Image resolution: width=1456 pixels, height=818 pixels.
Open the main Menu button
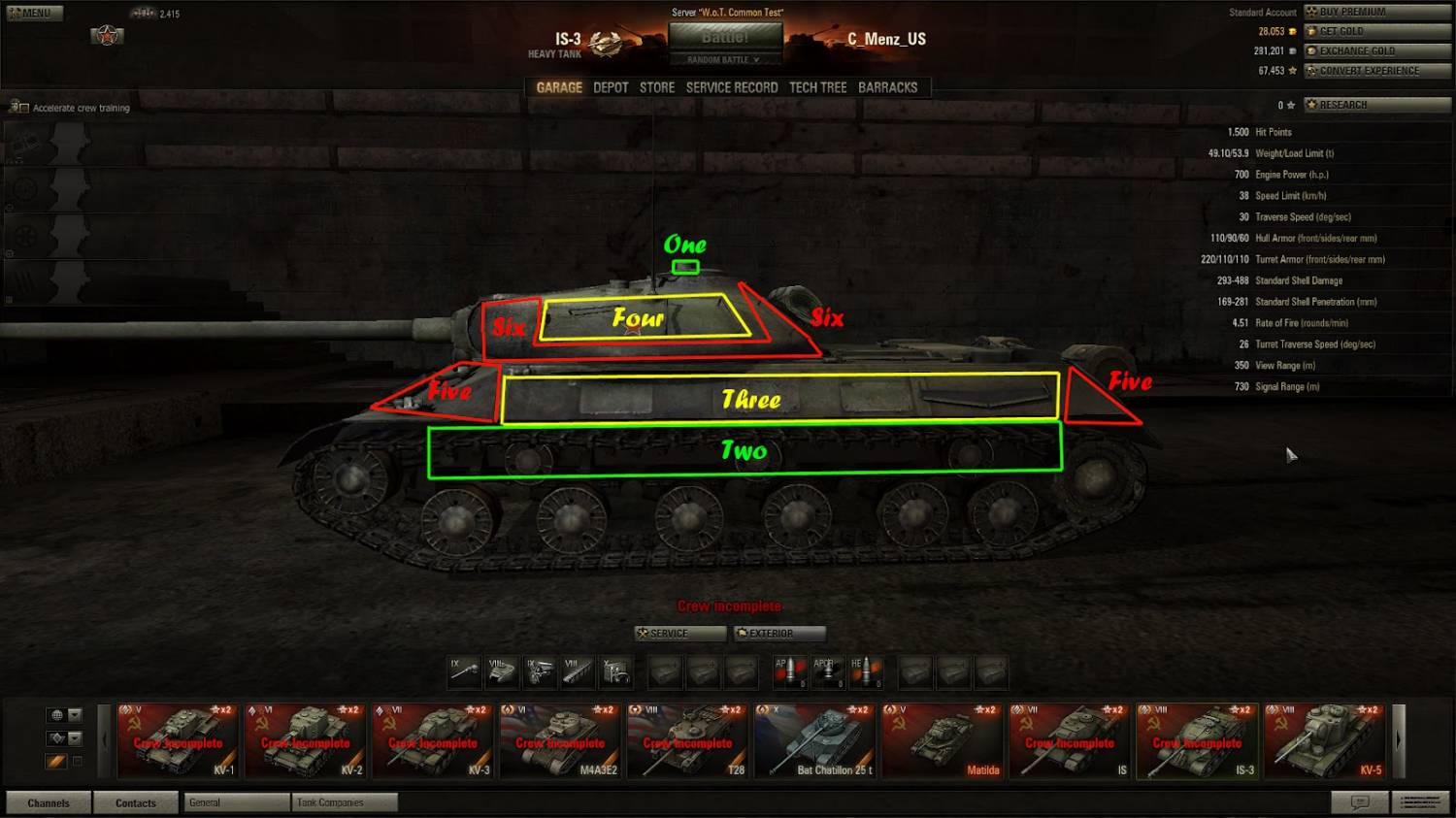tap(35, 14)
